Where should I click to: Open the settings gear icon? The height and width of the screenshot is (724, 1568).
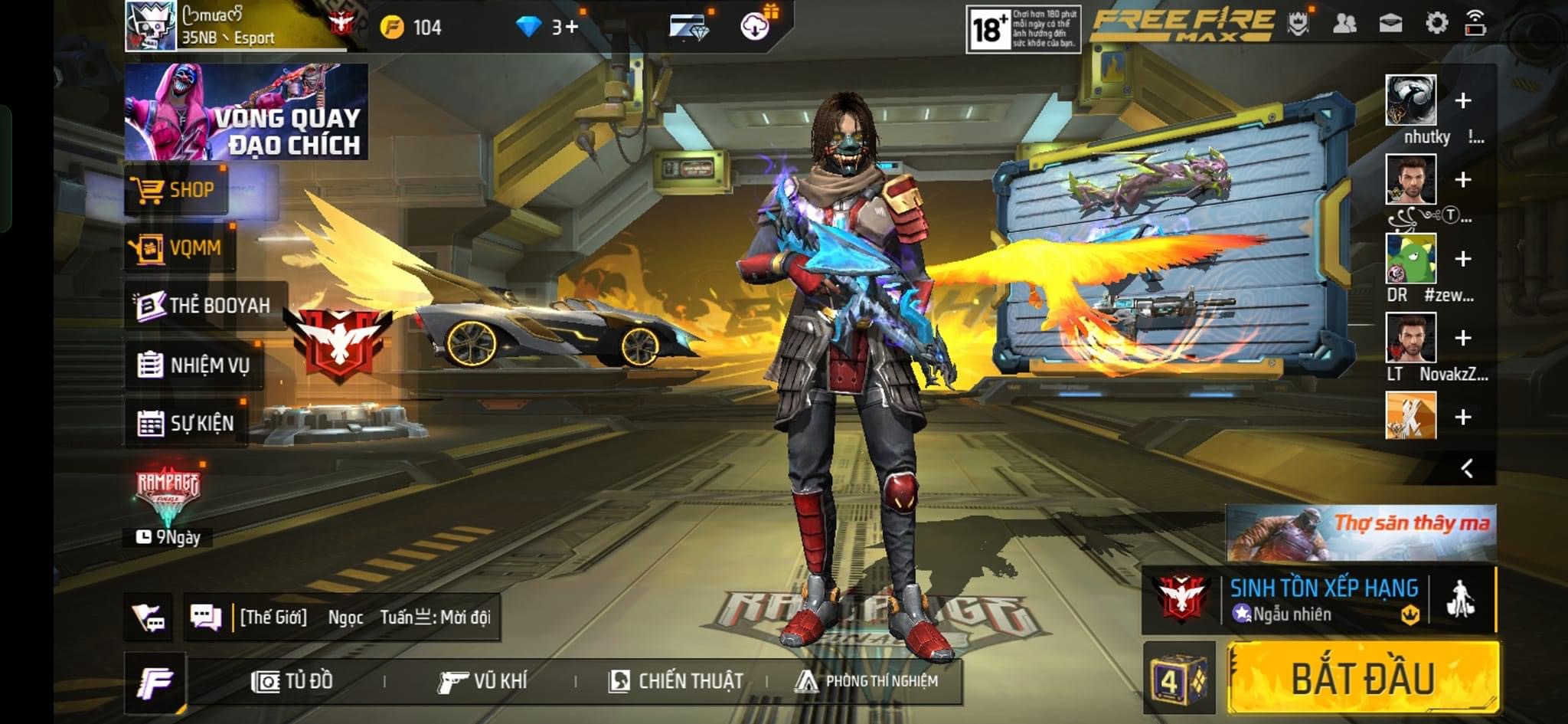pos(1436,23)
